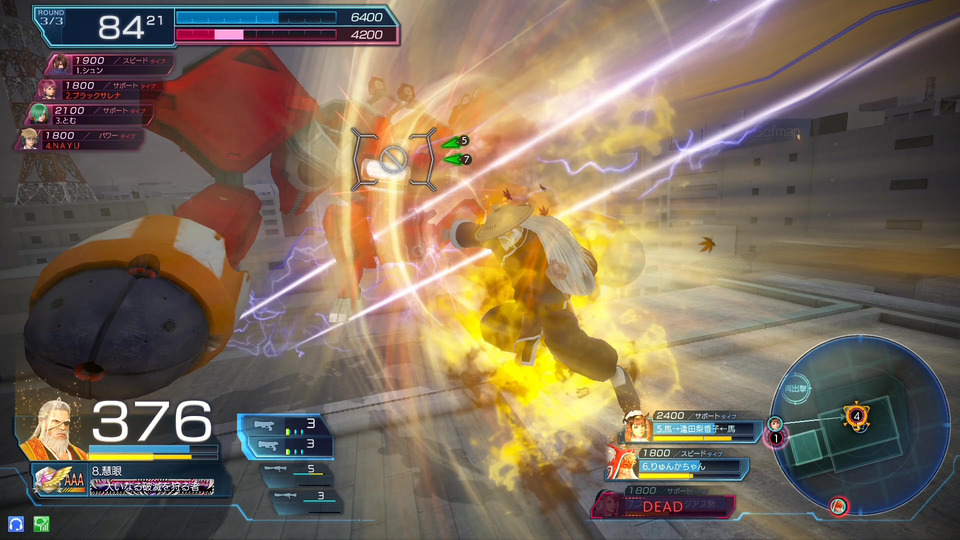Select the top pistol weapon slot

pos(286,425)
